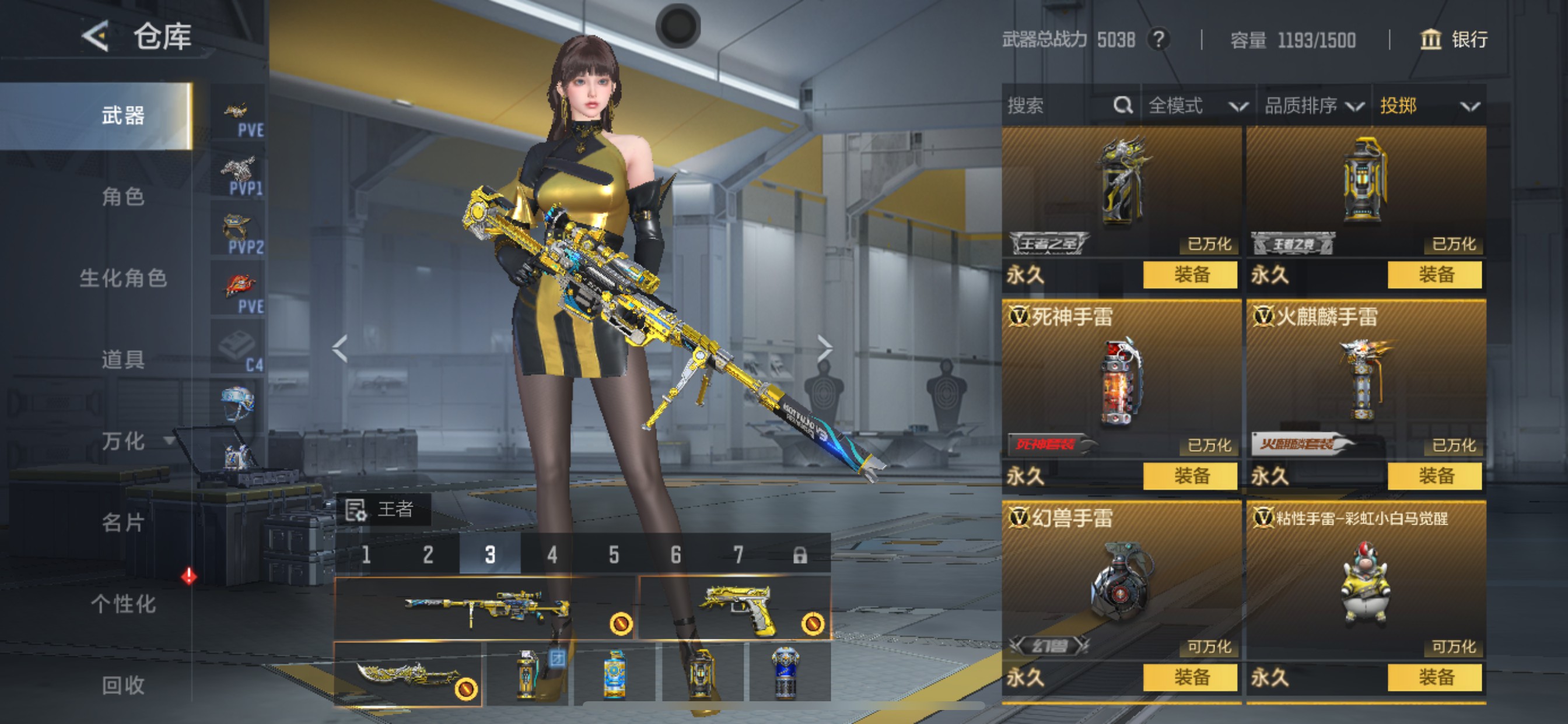Open the 回收 recycle section
Screen dimensions: 1568x724
123,685
